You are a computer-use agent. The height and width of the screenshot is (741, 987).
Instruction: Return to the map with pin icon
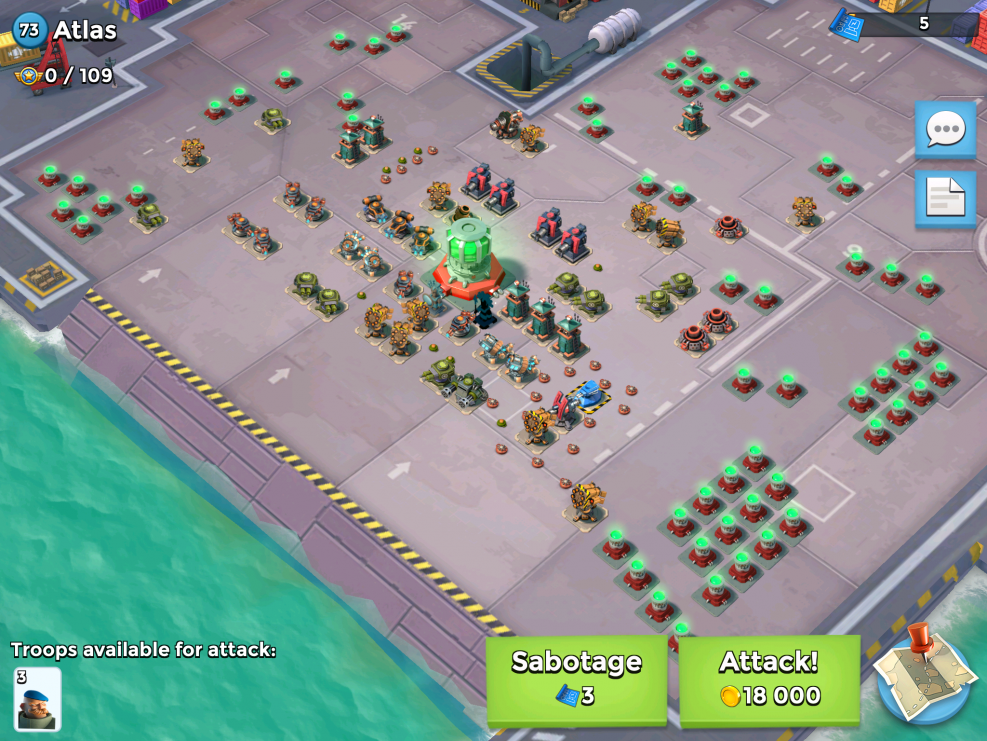pos(924,676)
